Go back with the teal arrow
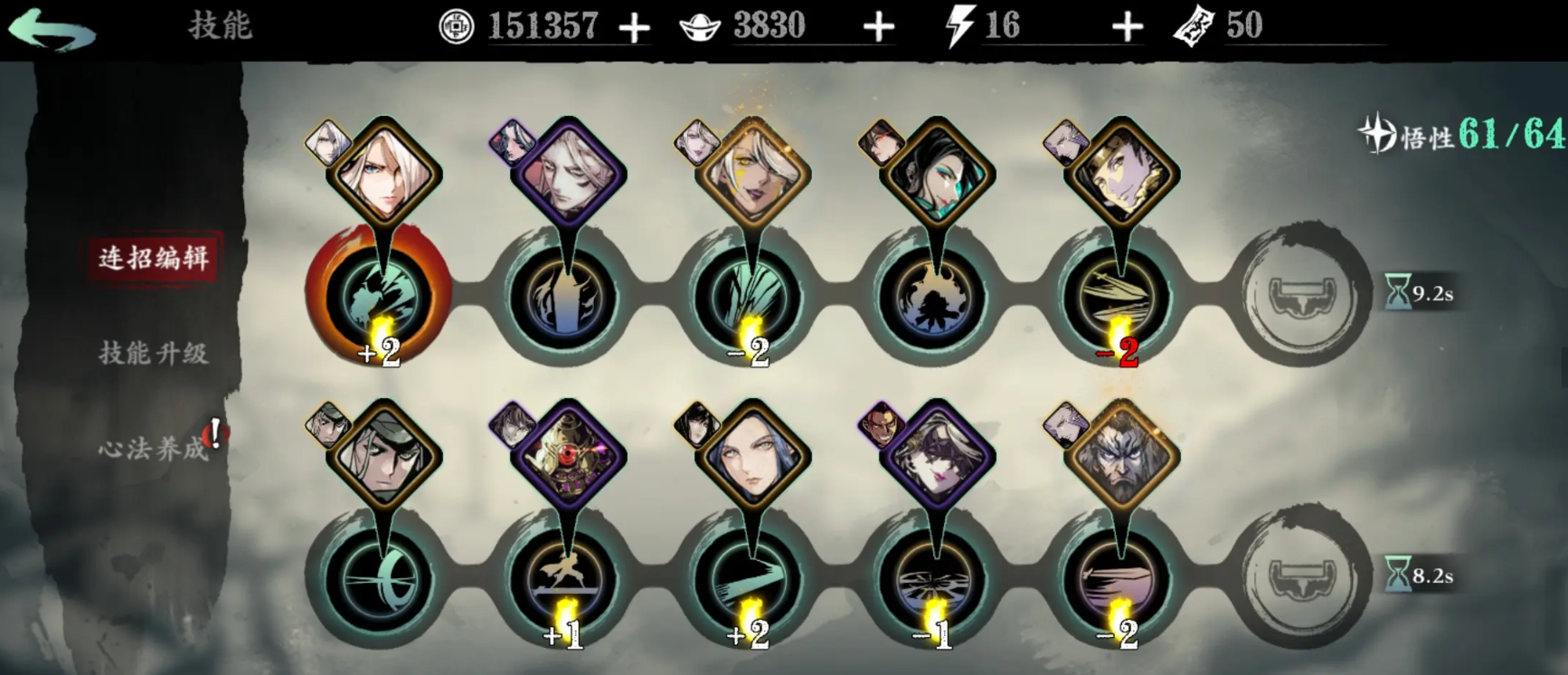Screen dimensions: 1568x675 coord(52,29)
